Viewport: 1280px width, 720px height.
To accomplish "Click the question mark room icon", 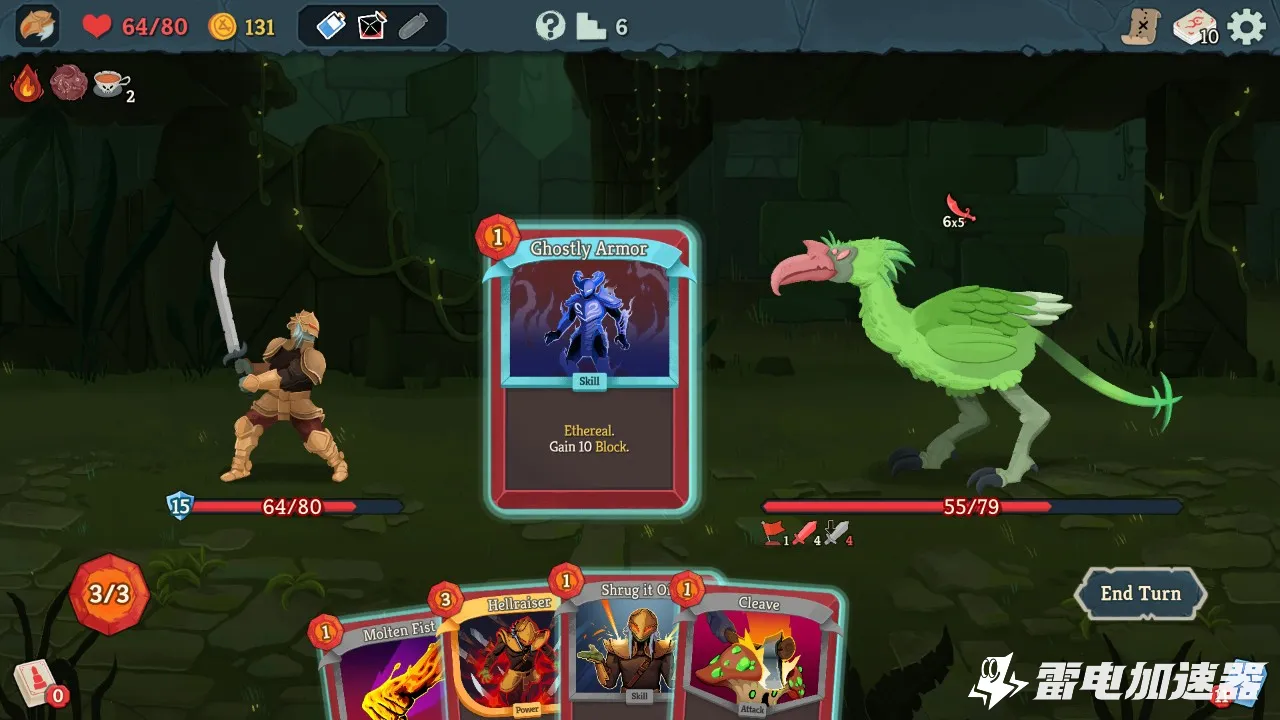I will pyautogui.click(x=550, y=26).
